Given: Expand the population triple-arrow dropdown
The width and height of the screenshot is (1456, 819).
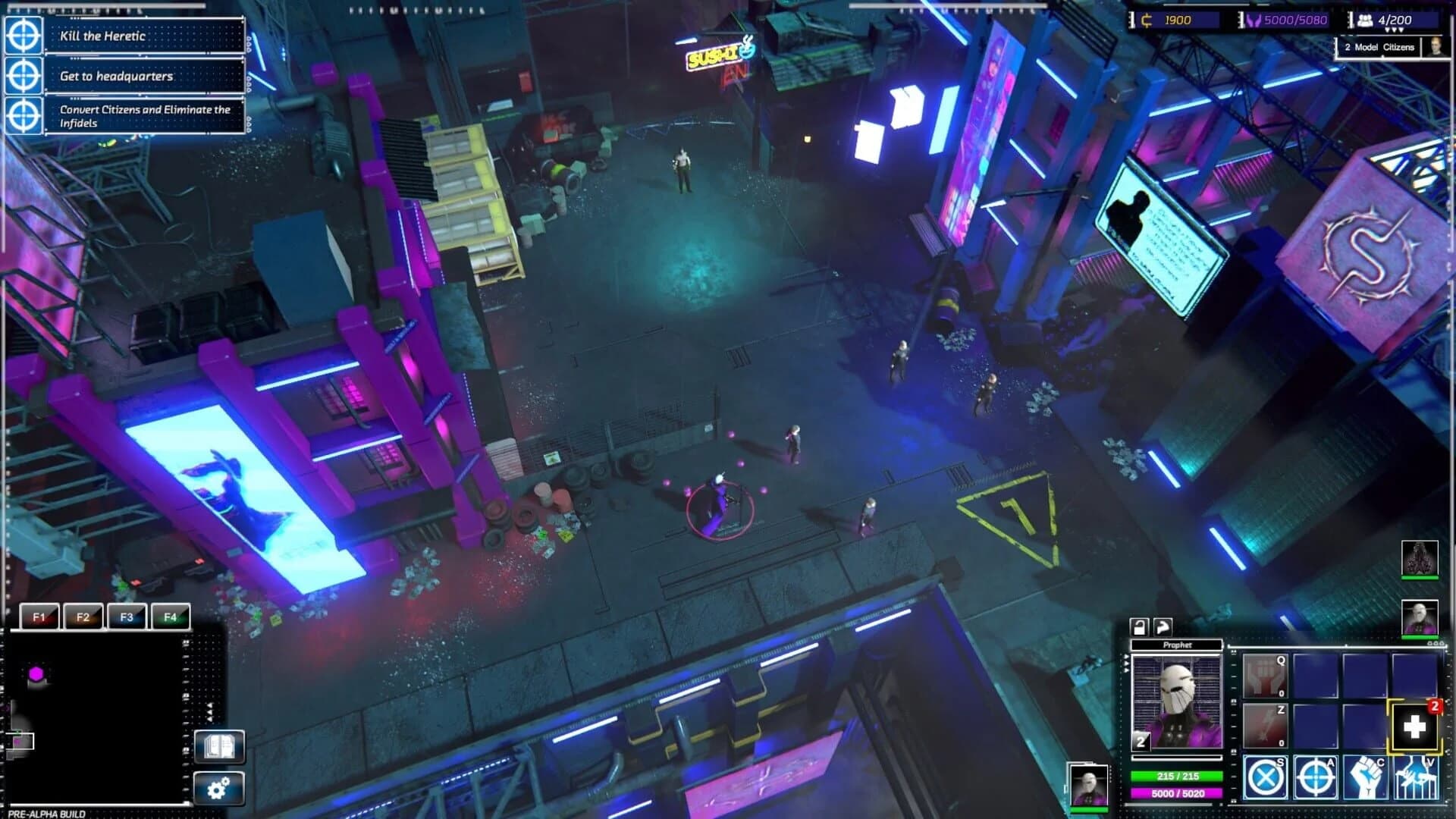Looking at the screenshot, I should point(1394,30).
